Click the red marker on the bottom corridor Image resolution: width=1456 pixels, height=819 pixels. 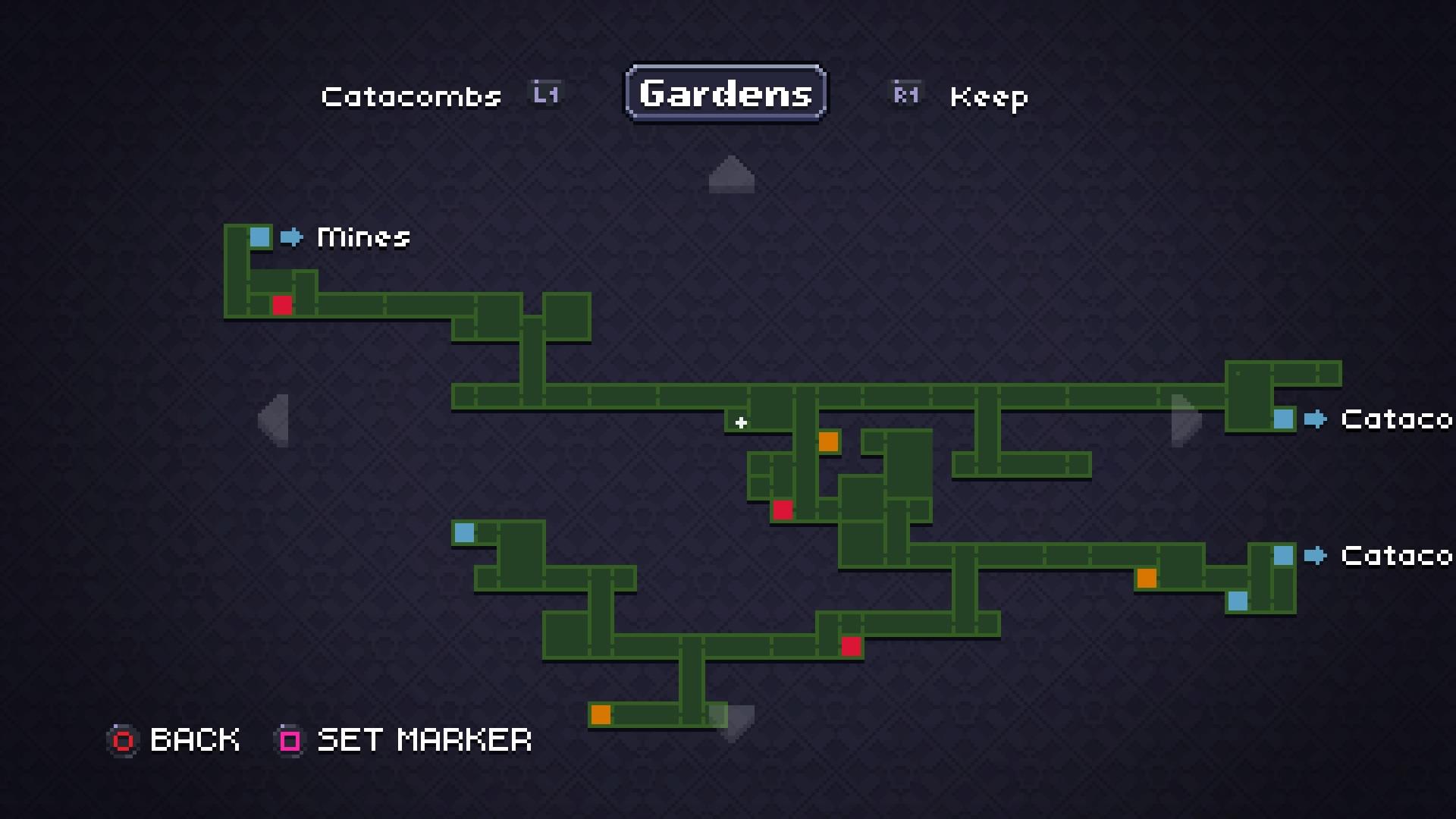coord(852,645)
